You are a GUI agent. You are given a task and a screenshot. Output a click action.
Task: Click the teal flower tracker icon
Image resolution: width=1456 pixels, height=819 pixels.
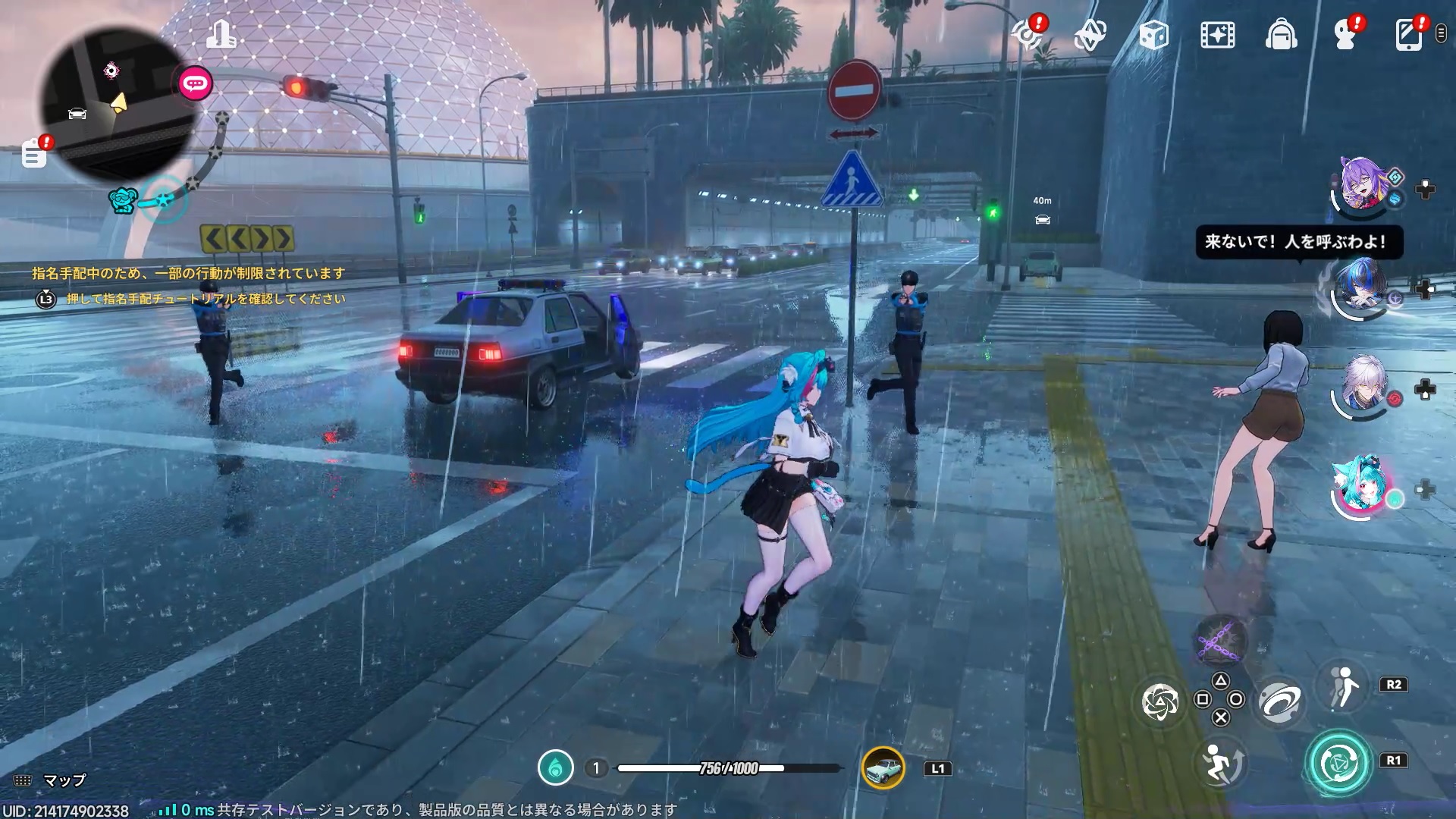click(x=123, y=199)
